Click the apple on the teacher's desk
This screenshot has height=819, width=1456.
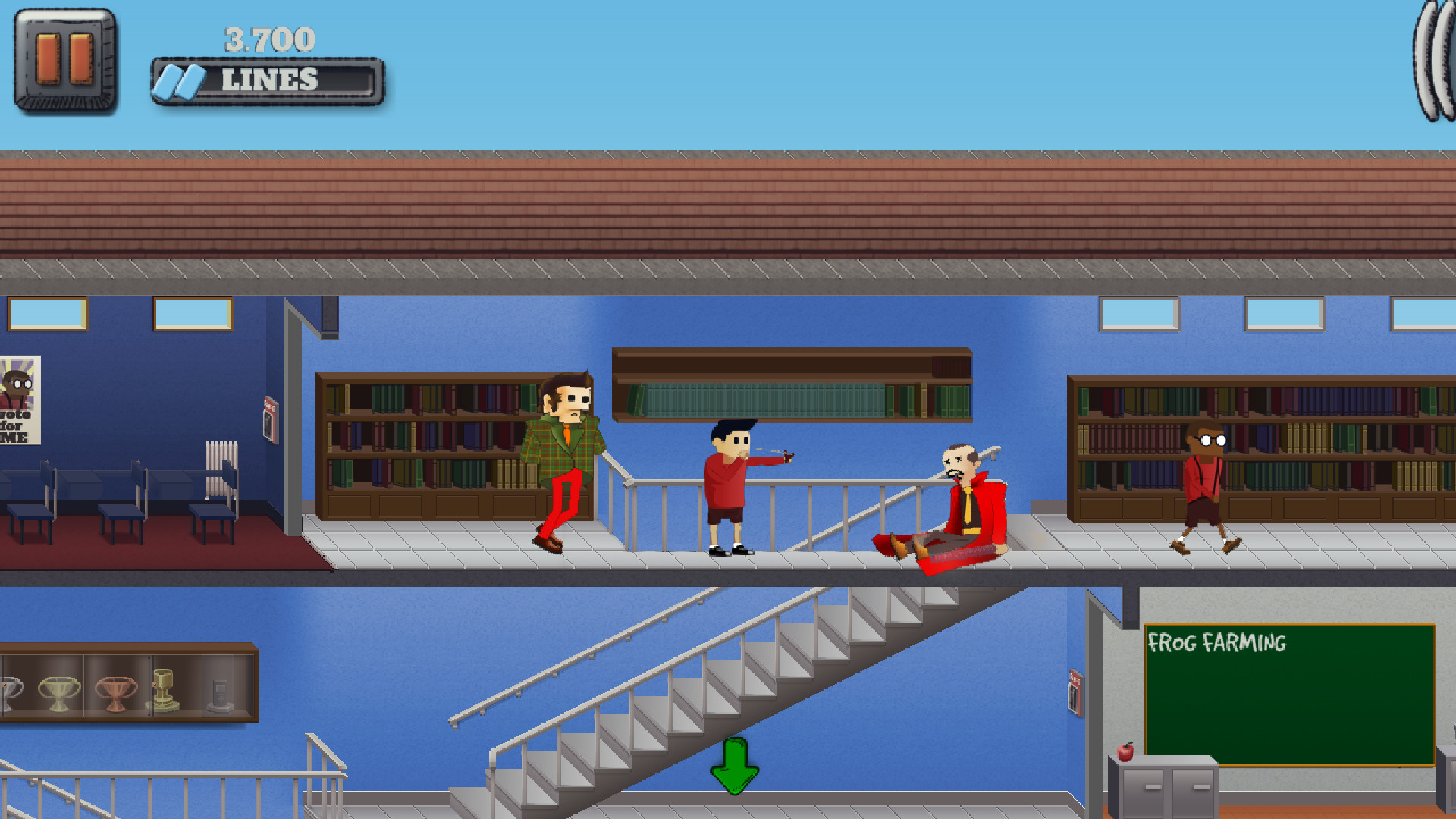pyautogui.click(x=1124, y=754)
